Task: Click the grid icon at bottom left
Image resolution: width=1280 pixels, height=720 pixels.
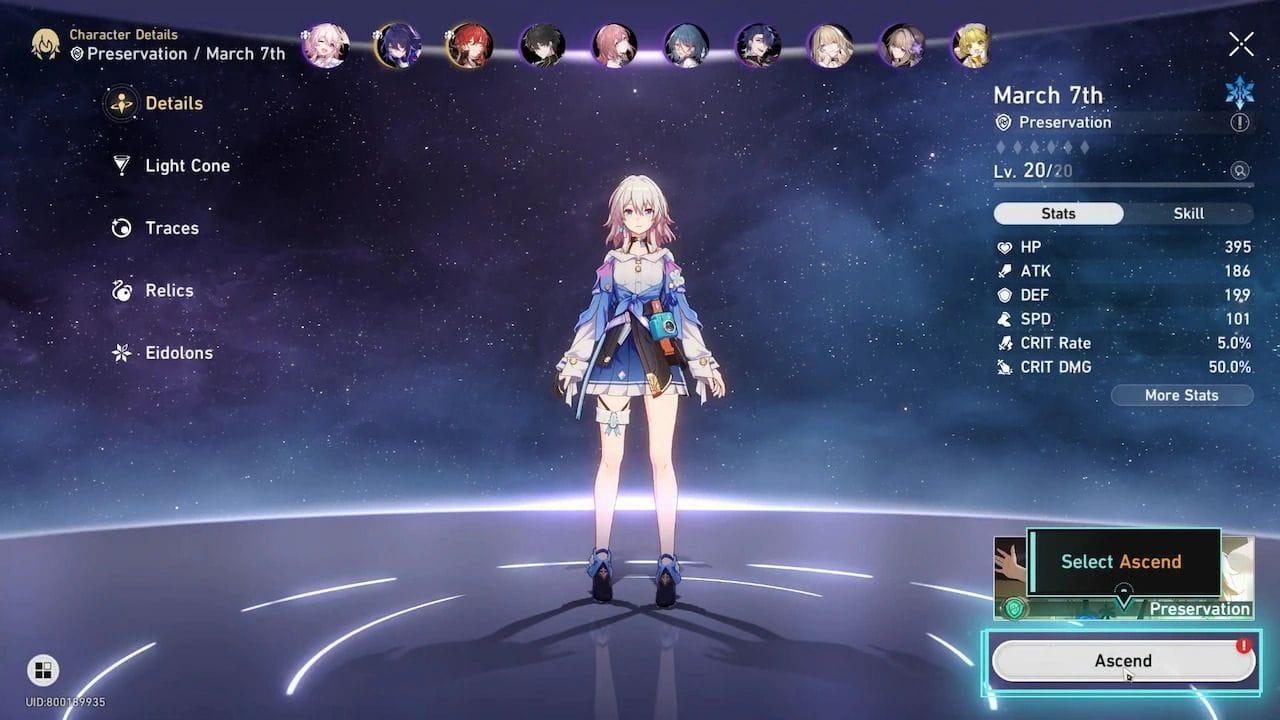Action: pos(41,670)
